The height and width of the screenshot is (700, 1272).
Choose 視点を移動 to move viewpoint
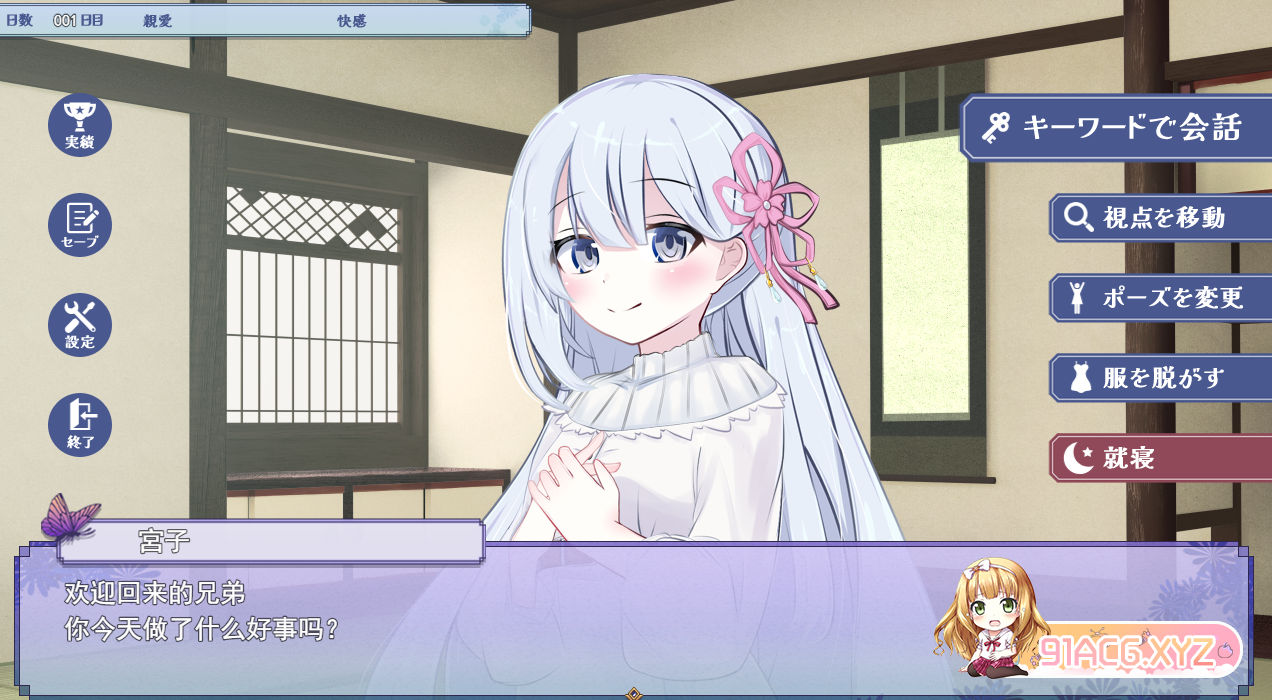pos(1160,218)
